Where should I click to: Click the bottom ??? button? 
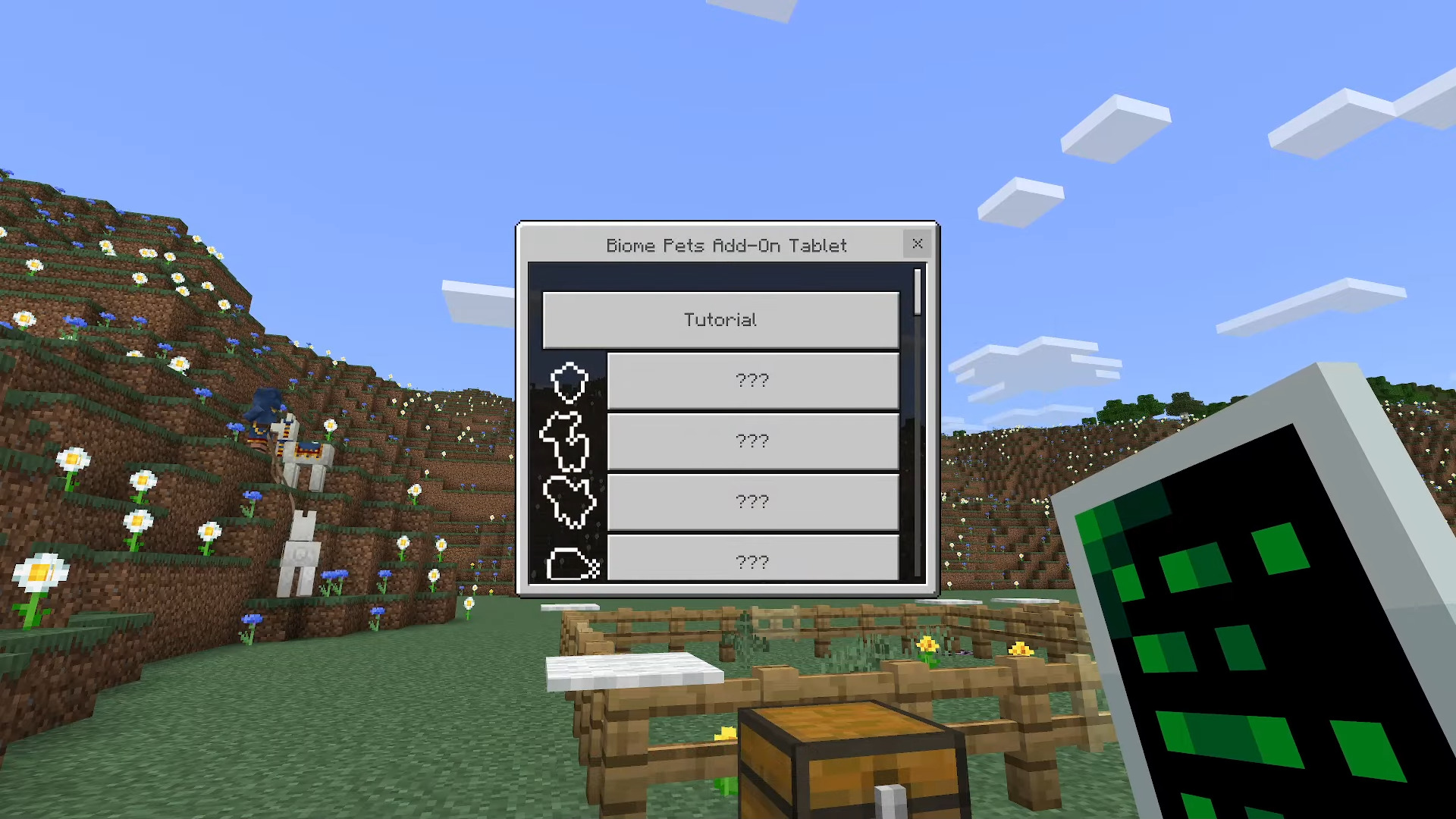[x=752, y=561]
